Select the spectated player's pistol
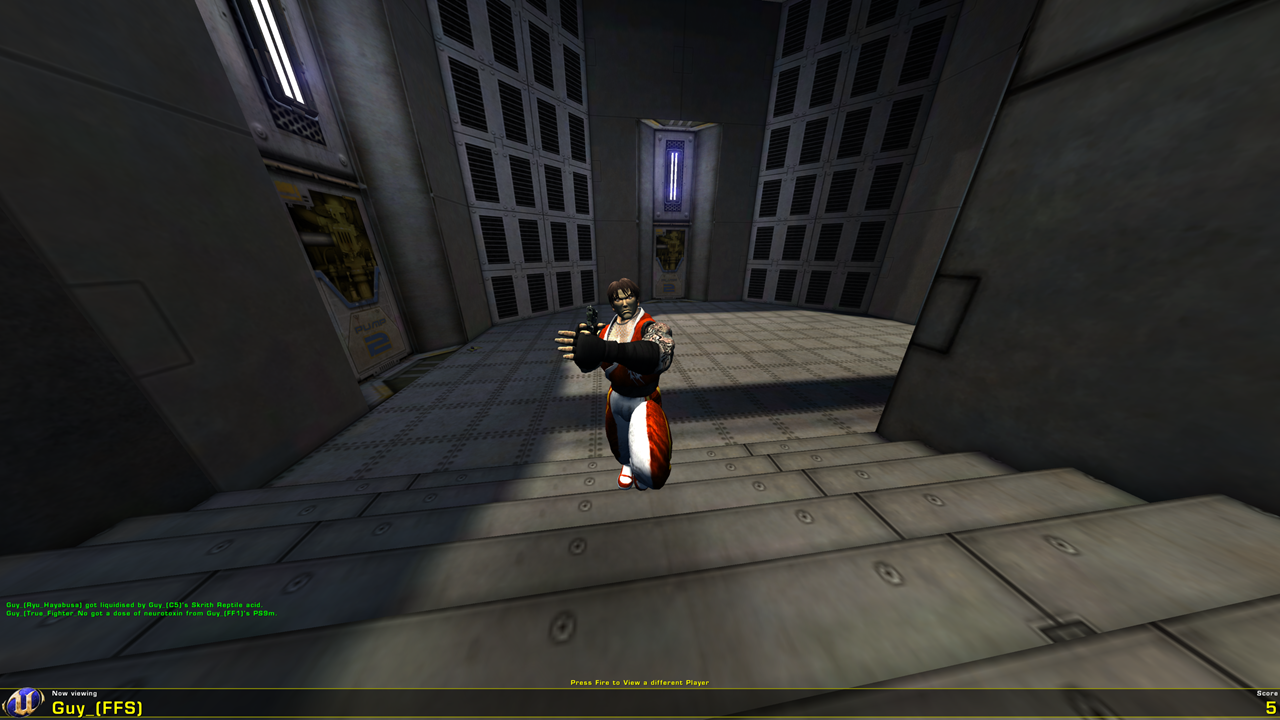The image size is (1280, 720). [x=593, y=315]
